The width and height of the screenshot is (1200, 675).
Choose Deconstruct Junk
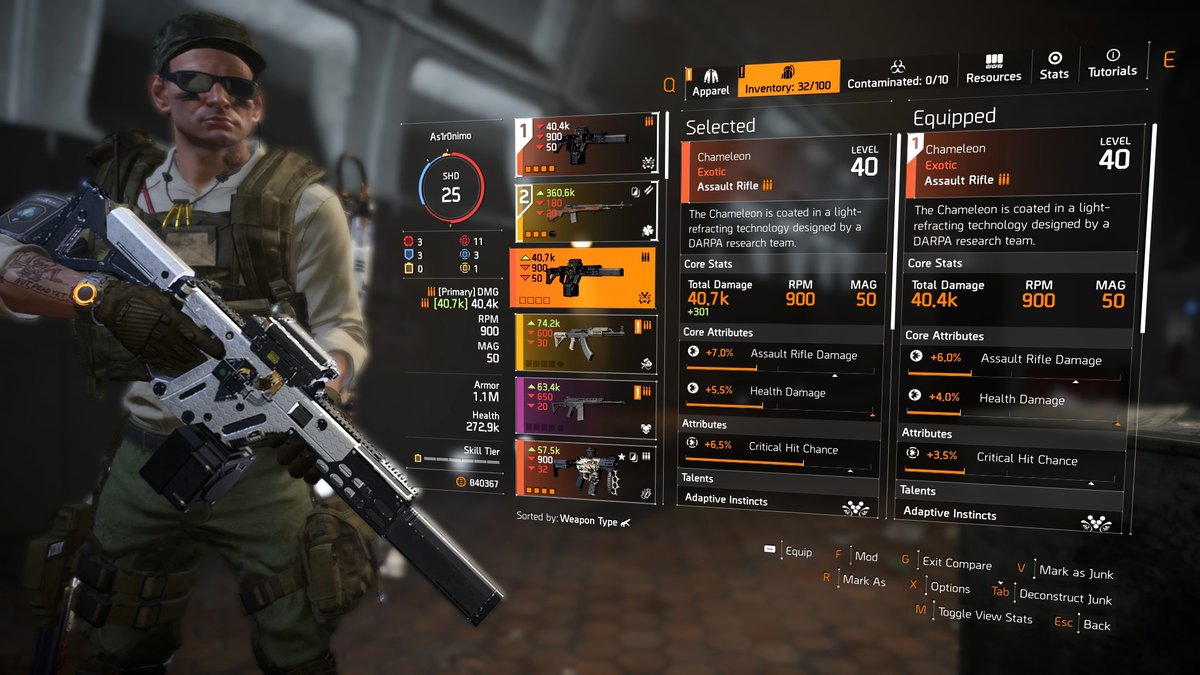click(x=1064, y=597)
